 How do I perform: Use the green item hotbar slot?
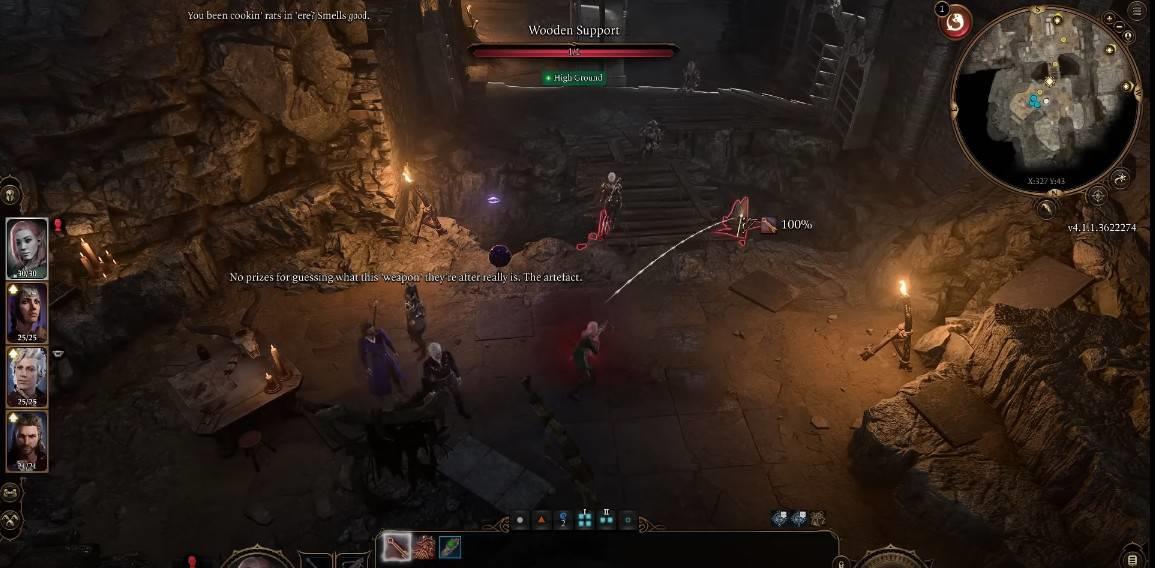point(451,547)
